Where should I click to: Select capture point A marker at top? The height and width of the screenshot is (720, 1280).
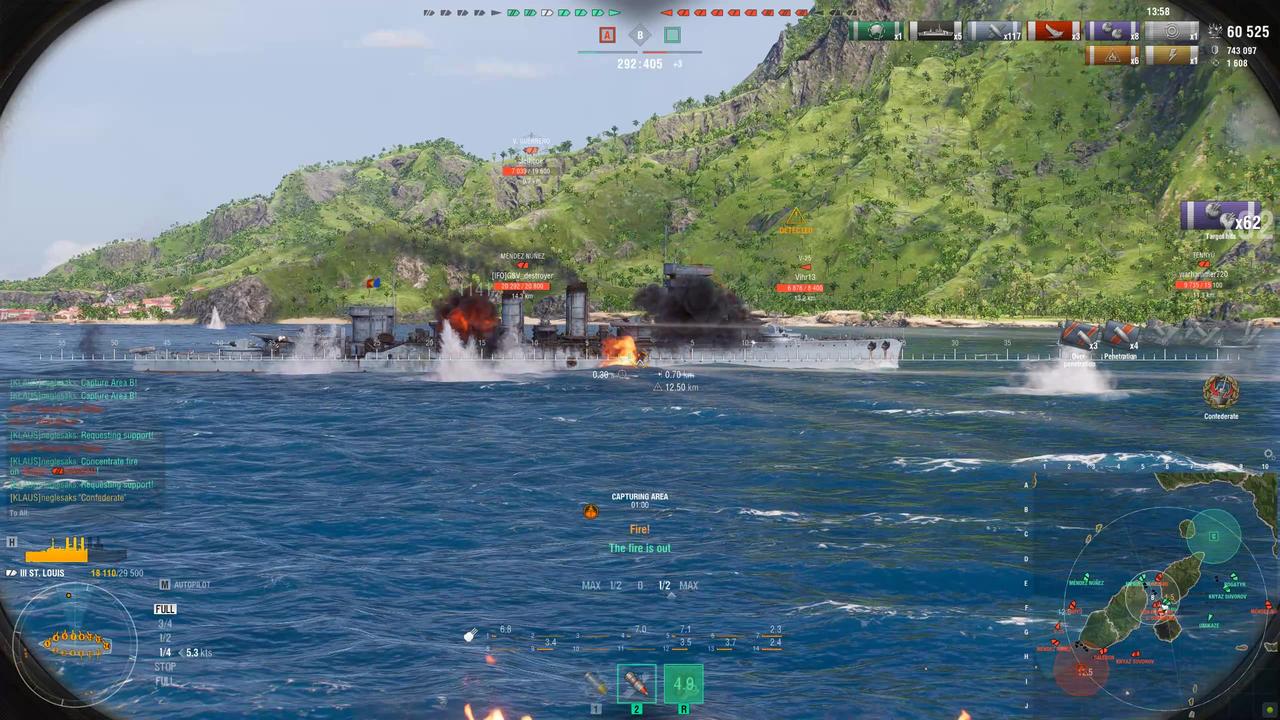pos(607,35)
